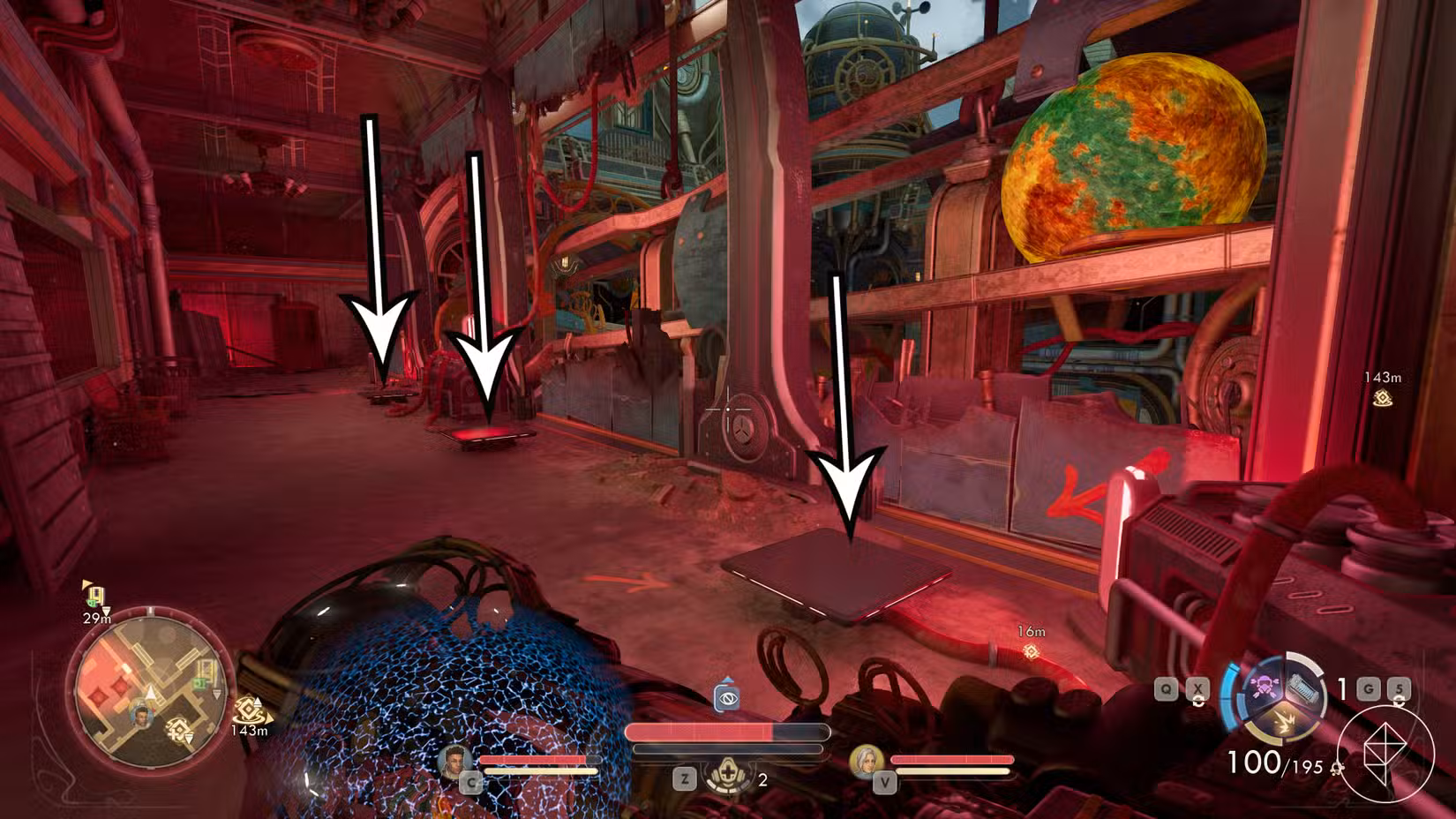Toggle the 5 key reload indicator

pos(1399,688)
